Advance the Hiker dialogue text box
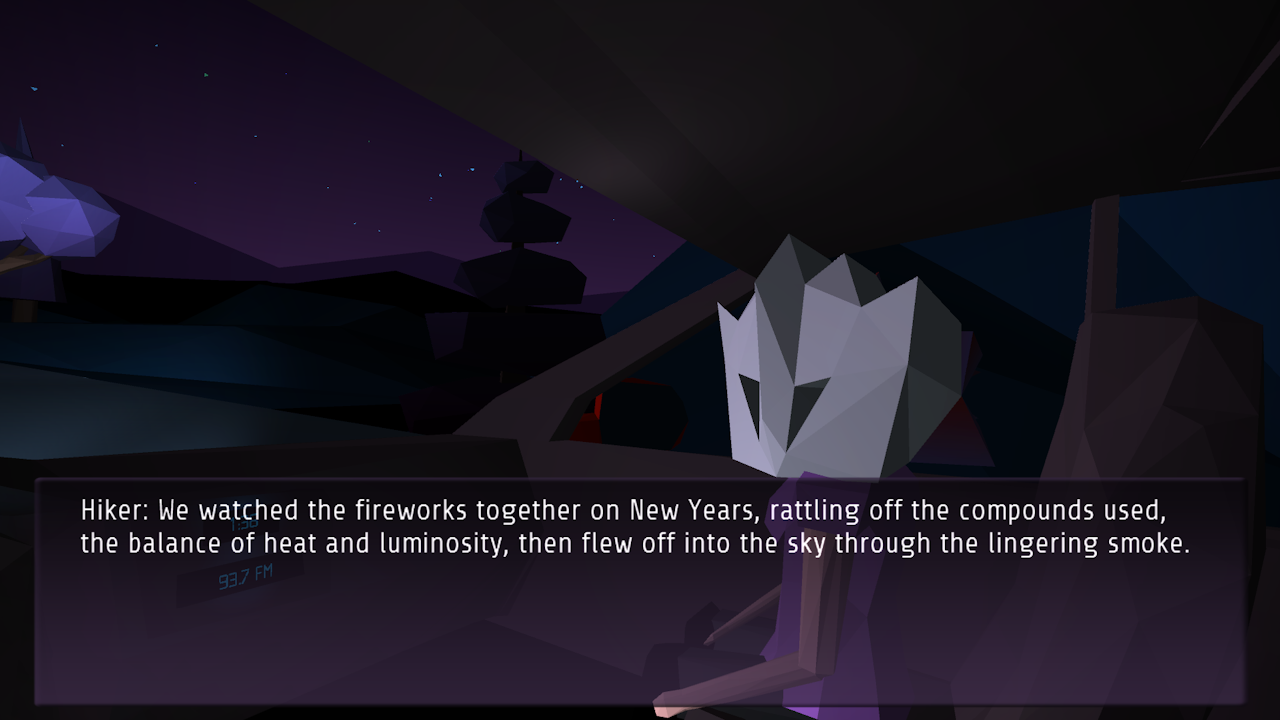1280x720 pixels. [640, 590]
